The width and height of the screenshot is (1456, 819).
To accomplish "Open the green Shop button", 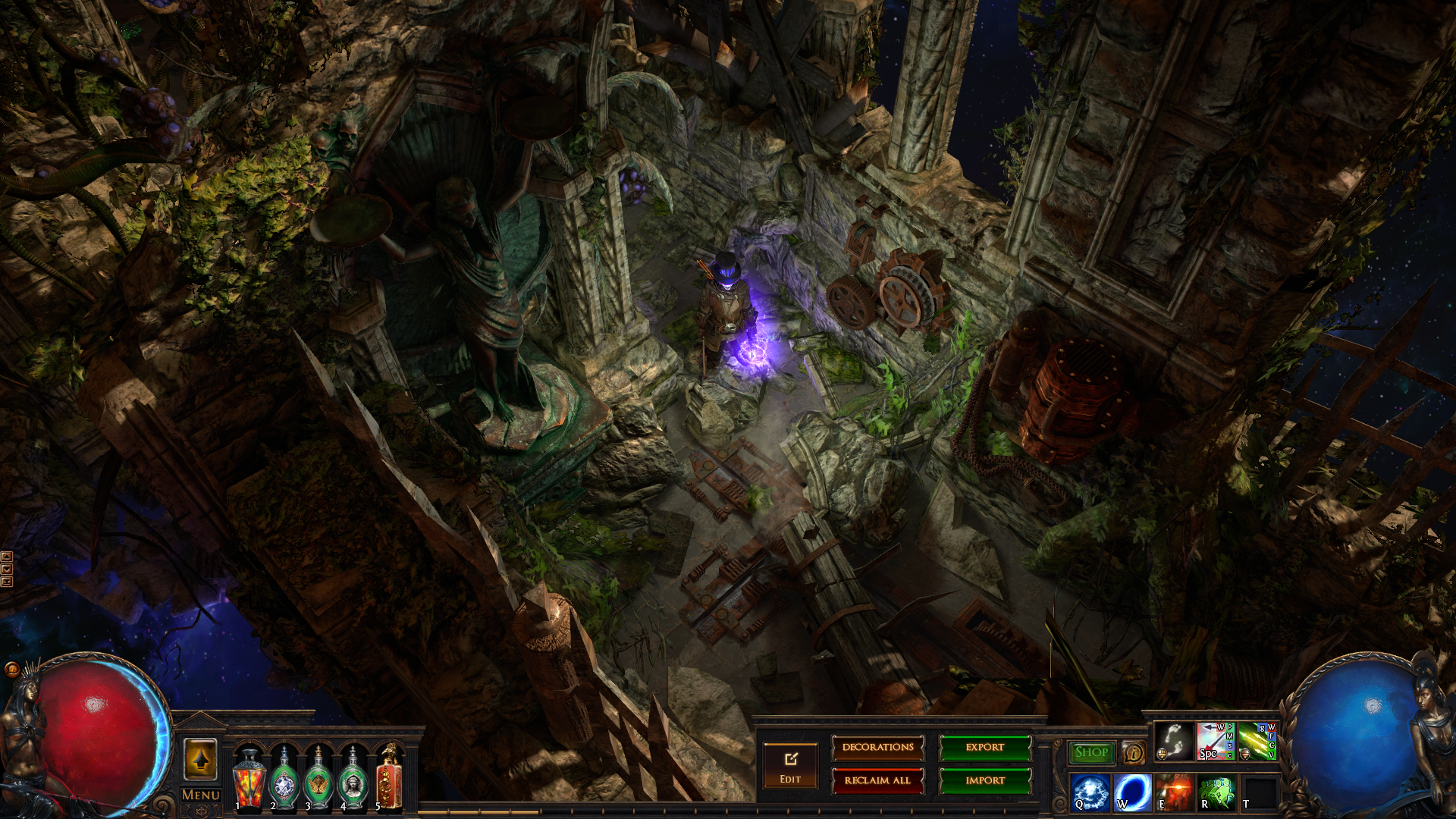I will 1091,752.
